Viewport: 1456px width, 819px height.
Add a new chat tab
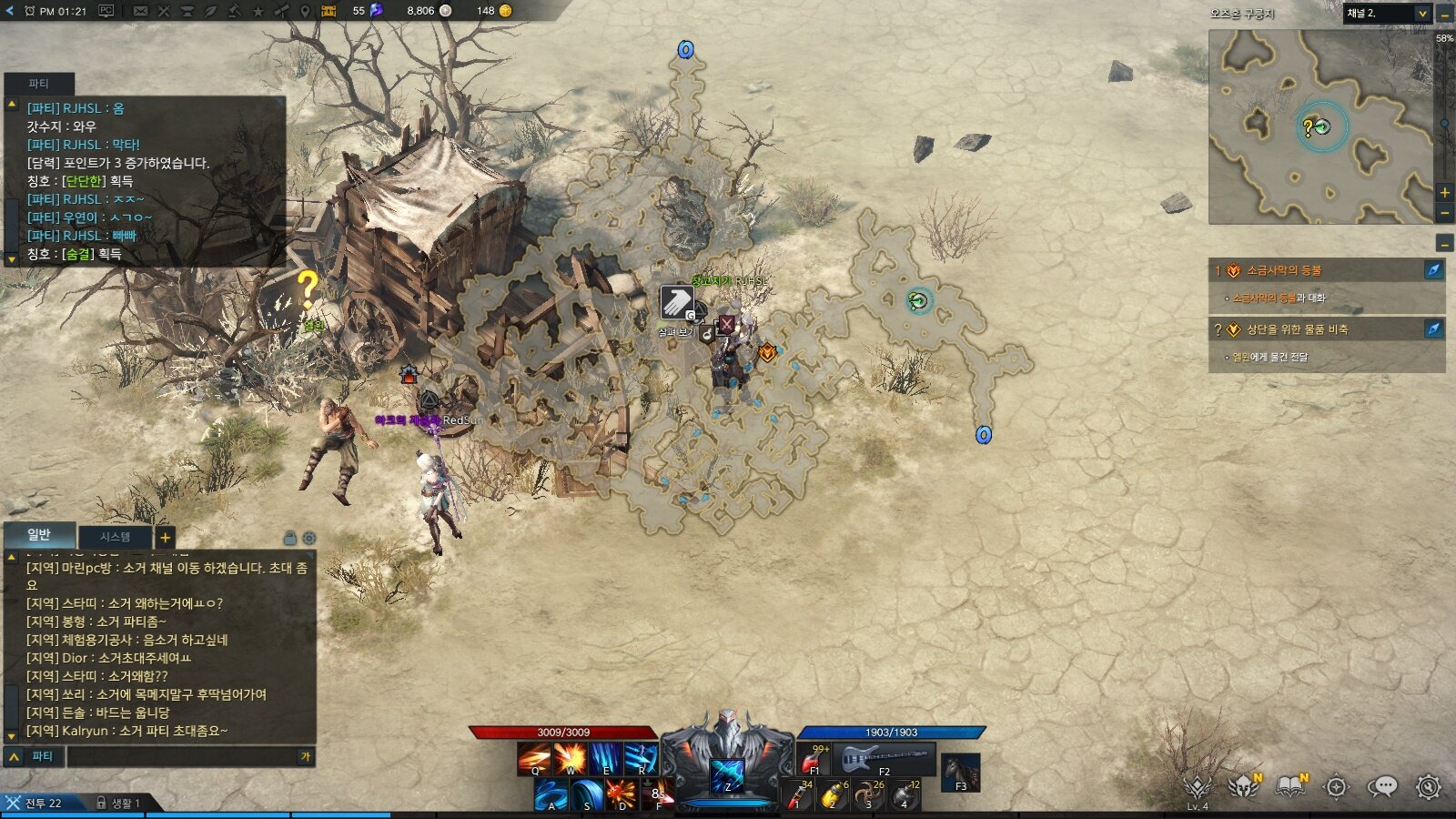[165, 538]
